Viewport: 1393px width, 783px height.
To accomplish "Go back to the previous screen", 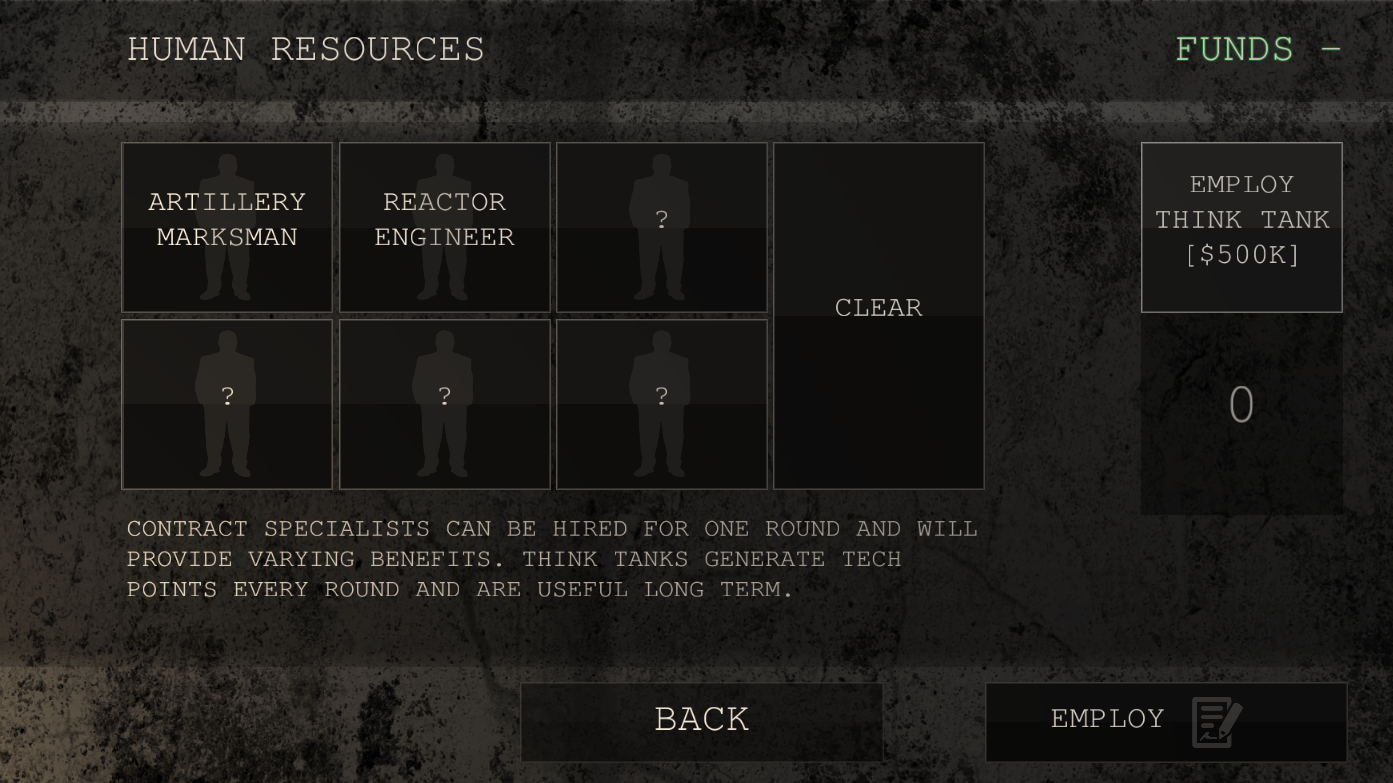I will pos(701,721).
